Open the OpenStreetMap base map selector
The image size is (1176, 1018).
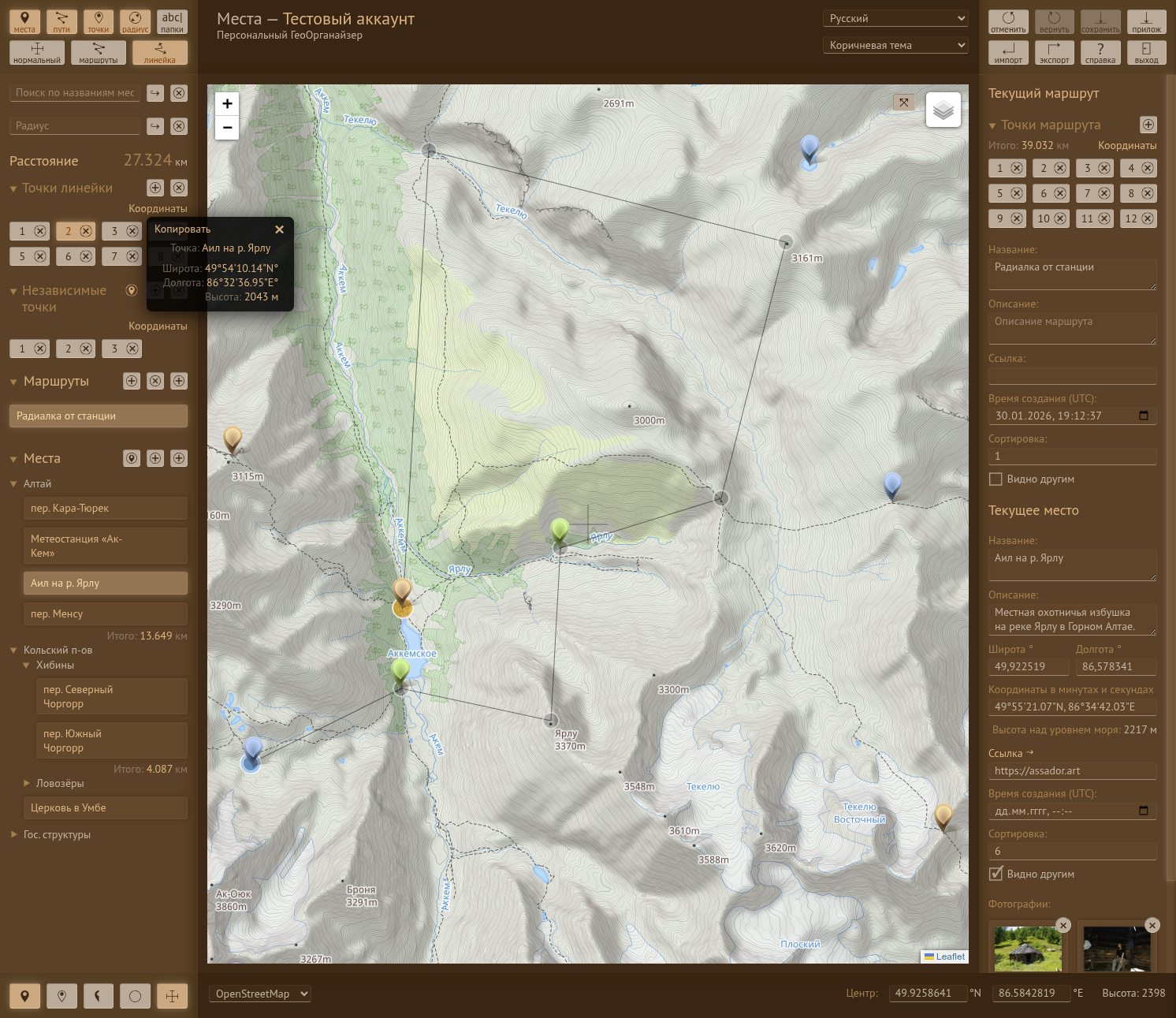pos(259,994)
